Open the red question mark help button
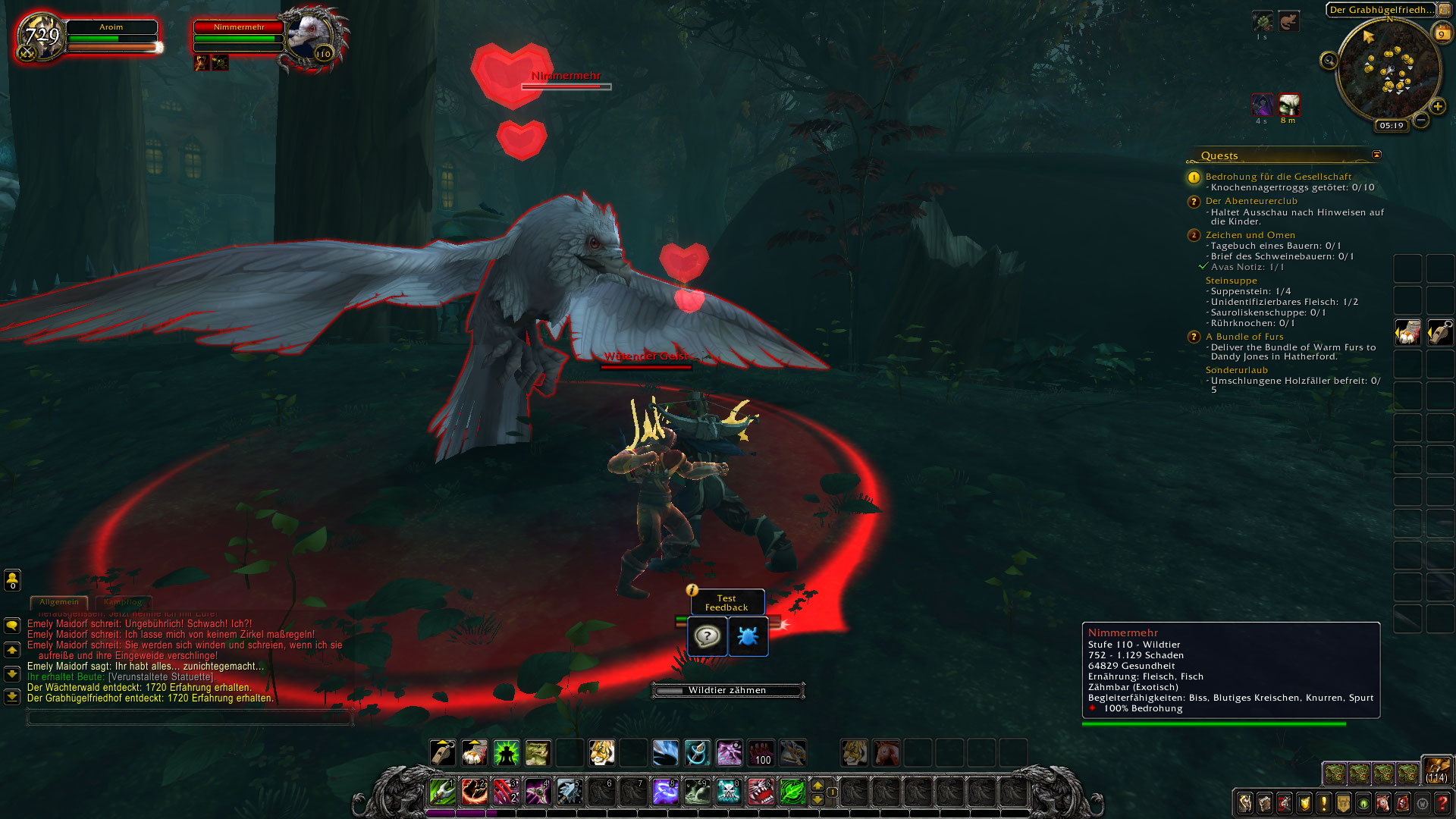 (1442, 803)
